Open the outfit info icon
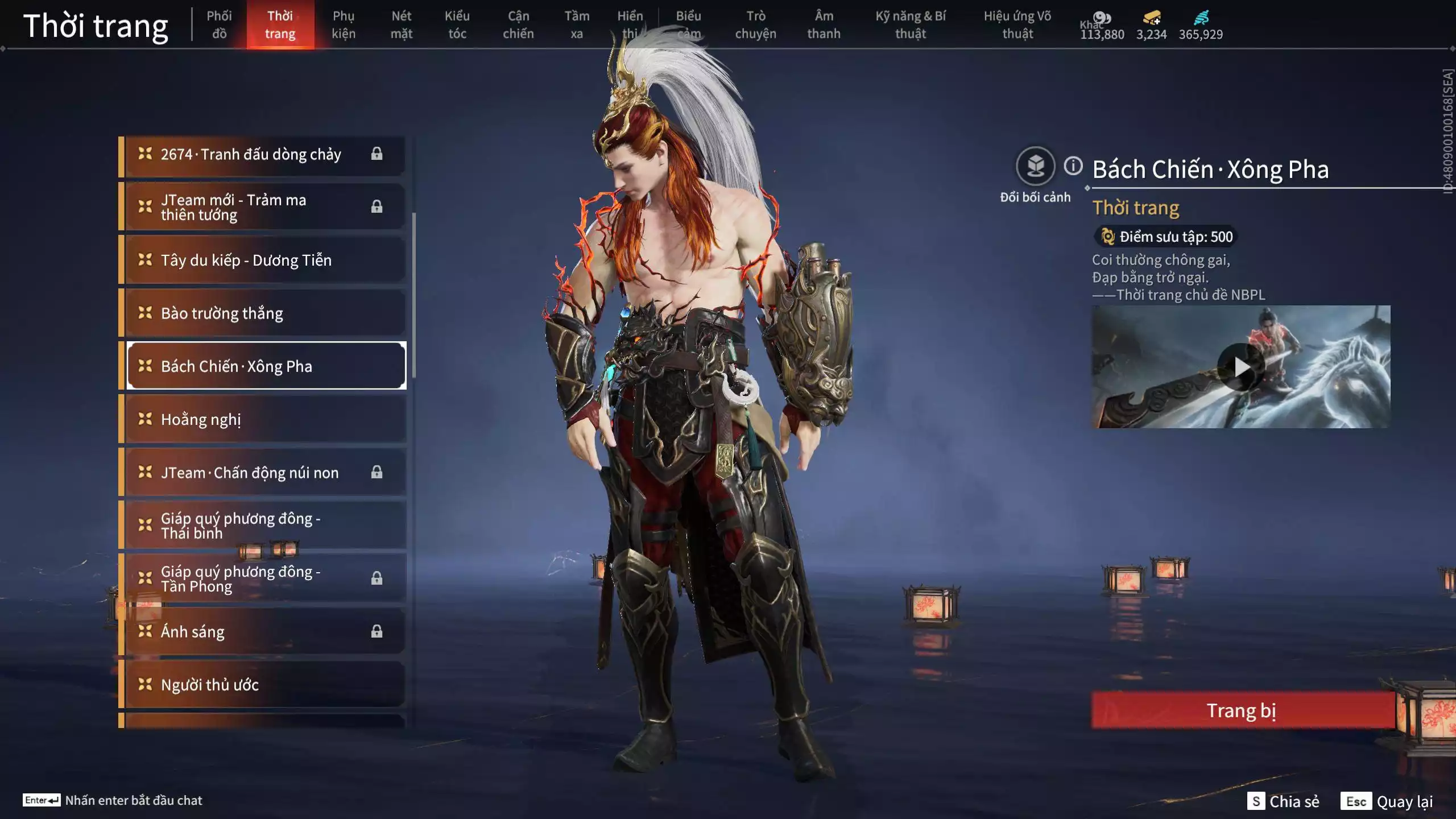Image resolution: width=1456 pixels, height=819 pixels. point(1073,166)
